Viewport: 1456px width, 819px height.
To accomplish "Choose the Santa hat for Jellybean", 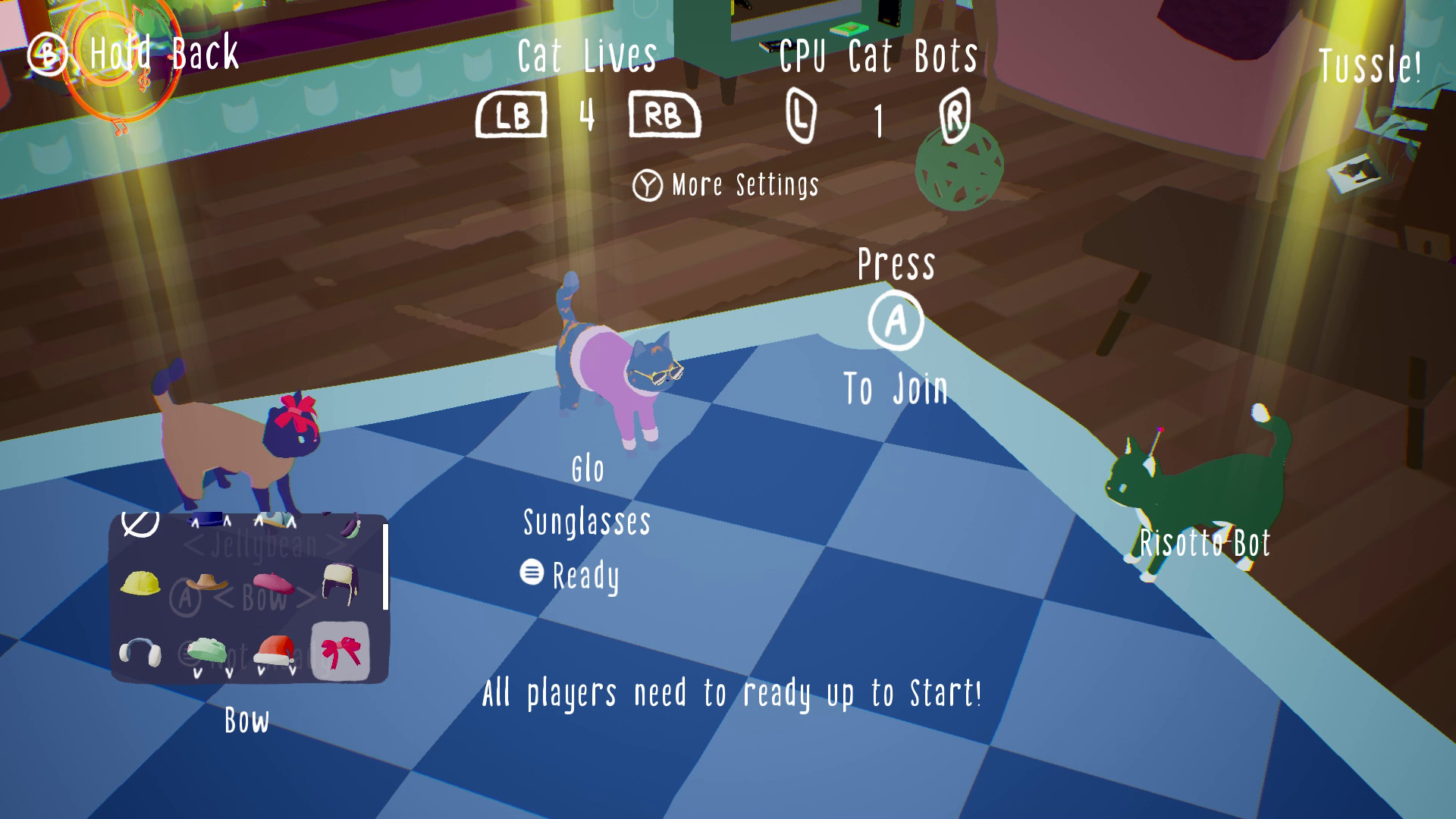I will 275,651.
